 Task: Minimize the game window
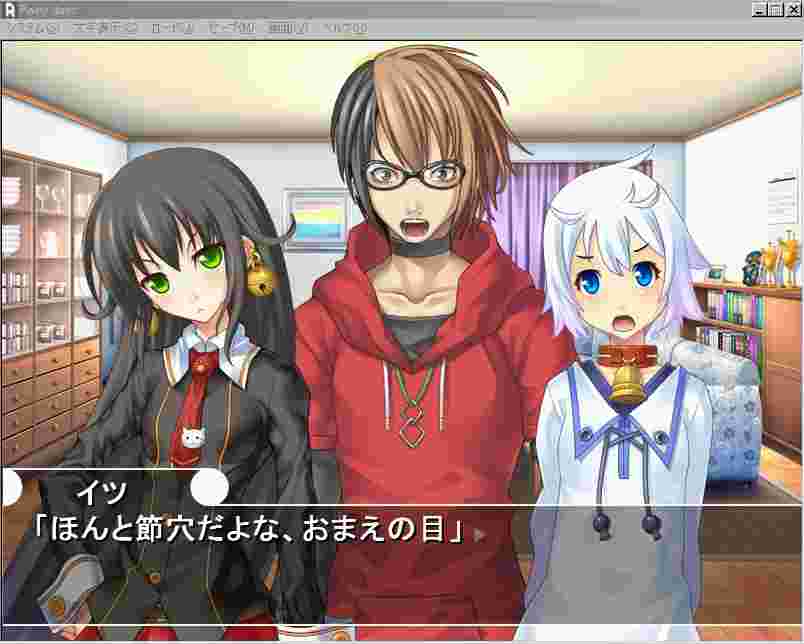(759, 9)
